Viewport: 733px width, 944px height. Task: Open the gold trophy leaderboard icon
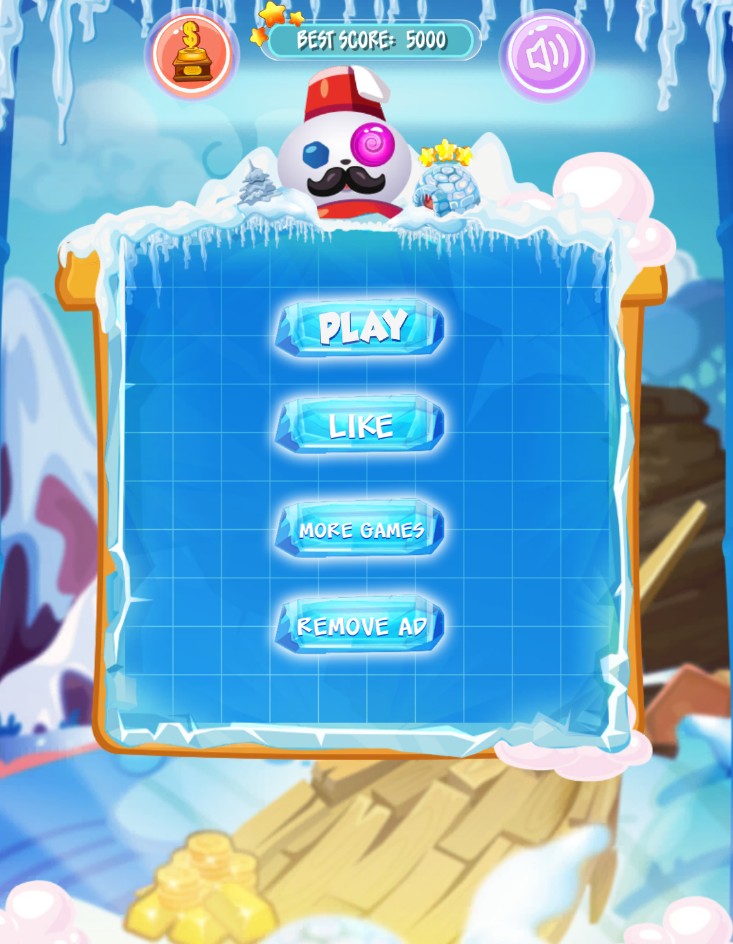point(192,55)
